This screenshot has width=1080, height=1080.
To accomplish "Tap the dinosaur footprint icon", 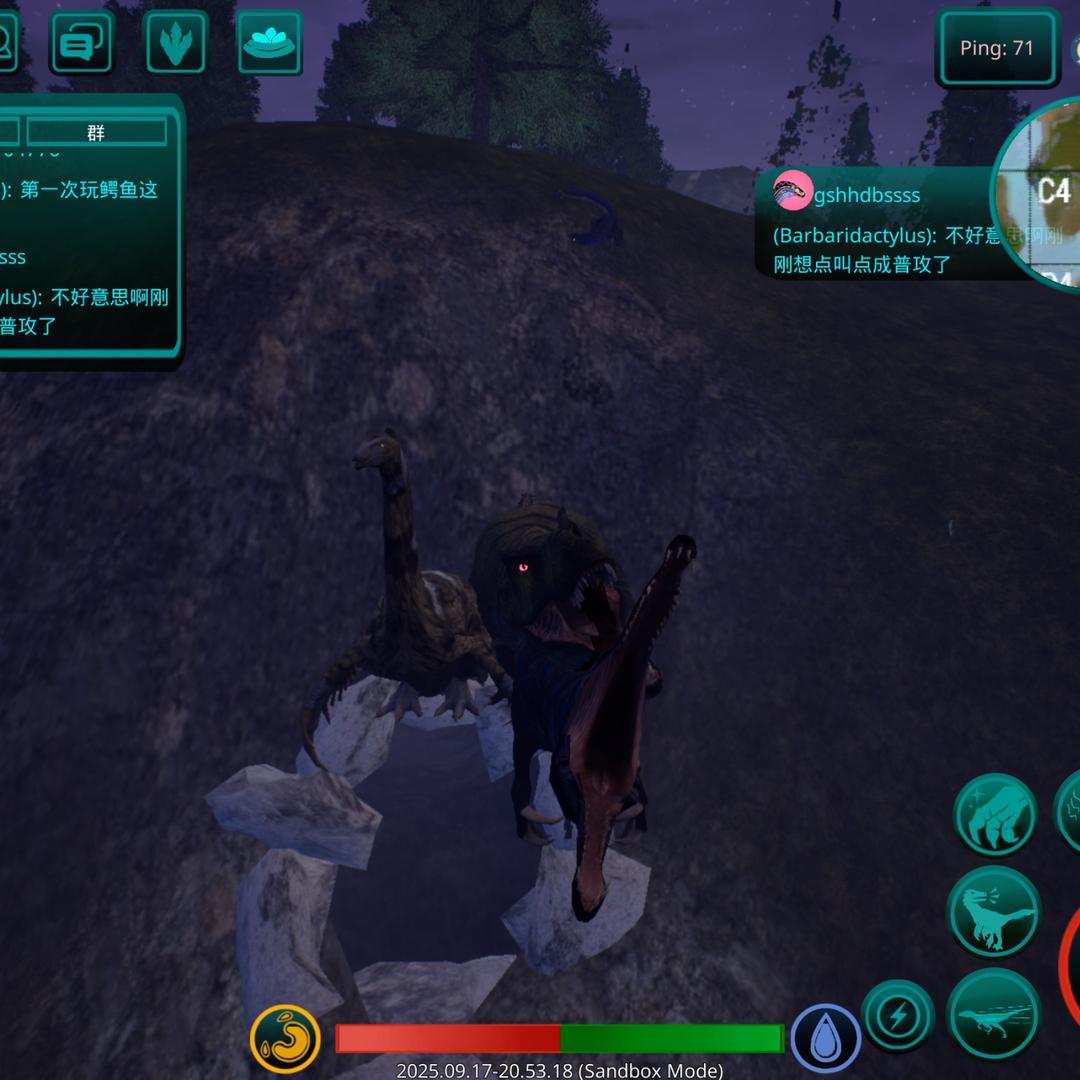I will [176, 43].
